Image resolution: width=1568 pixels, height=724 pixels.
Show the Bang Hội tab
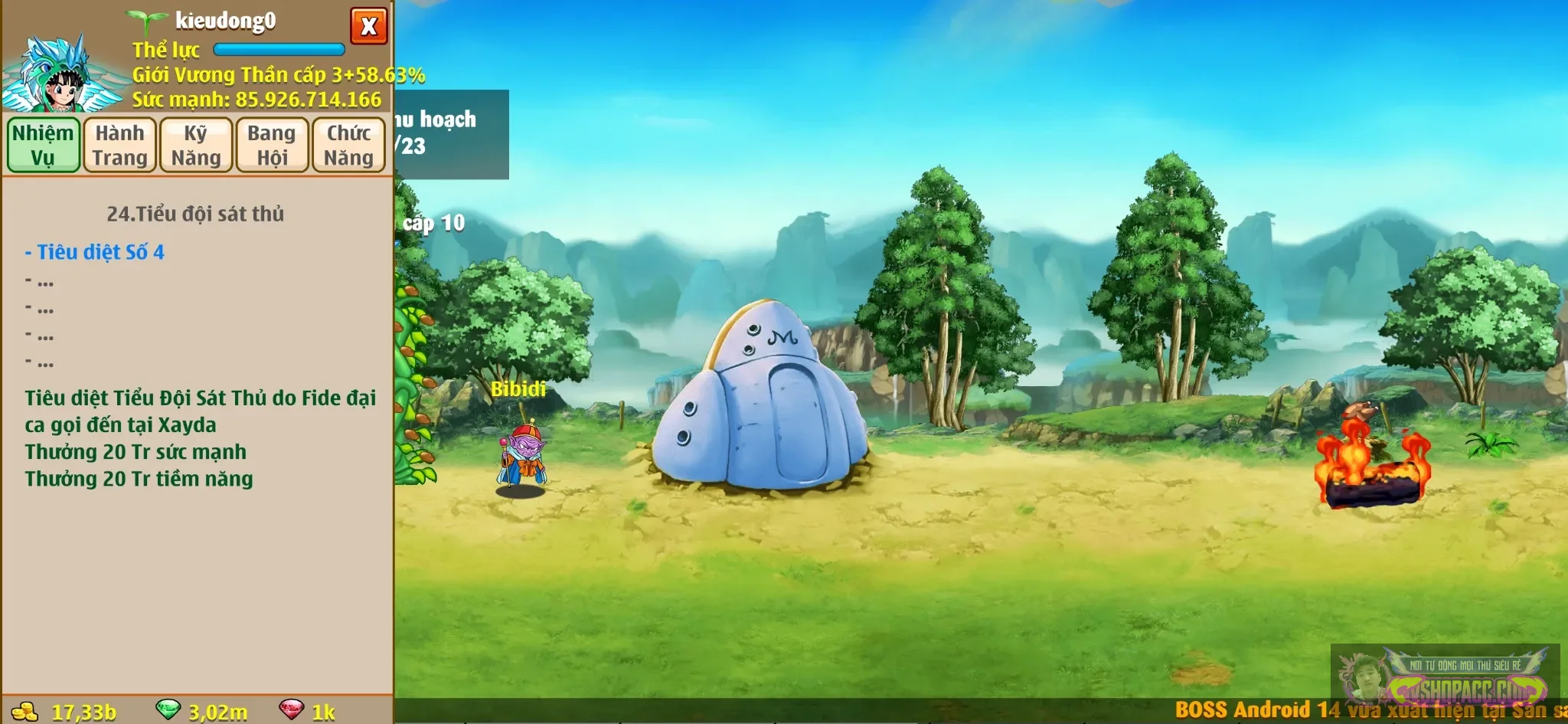pyautogui.click(x=272, y=145)
